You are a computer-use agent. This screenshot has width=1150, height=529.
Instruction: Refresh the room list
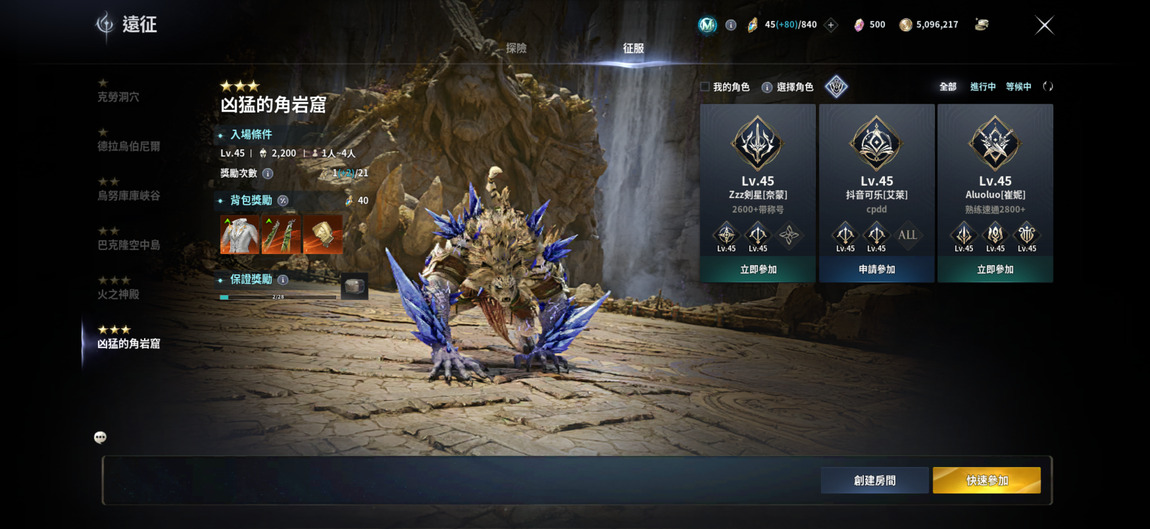pos(1047,87)
